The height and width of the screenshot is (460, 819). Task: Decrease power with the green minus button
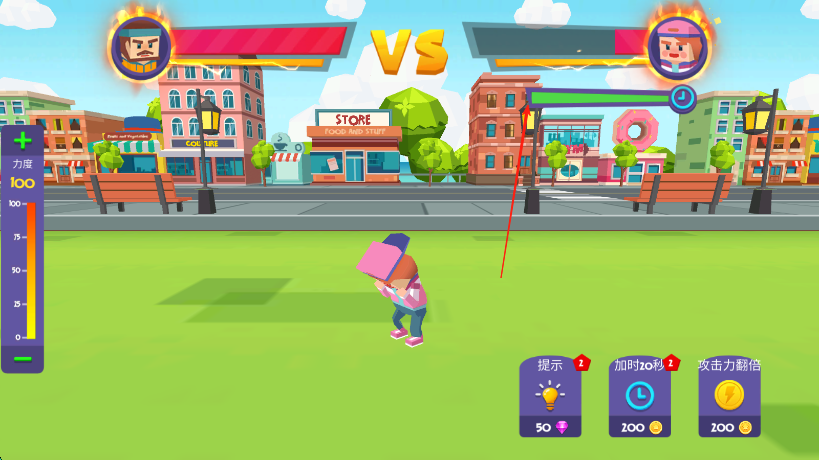click(22, 359)
